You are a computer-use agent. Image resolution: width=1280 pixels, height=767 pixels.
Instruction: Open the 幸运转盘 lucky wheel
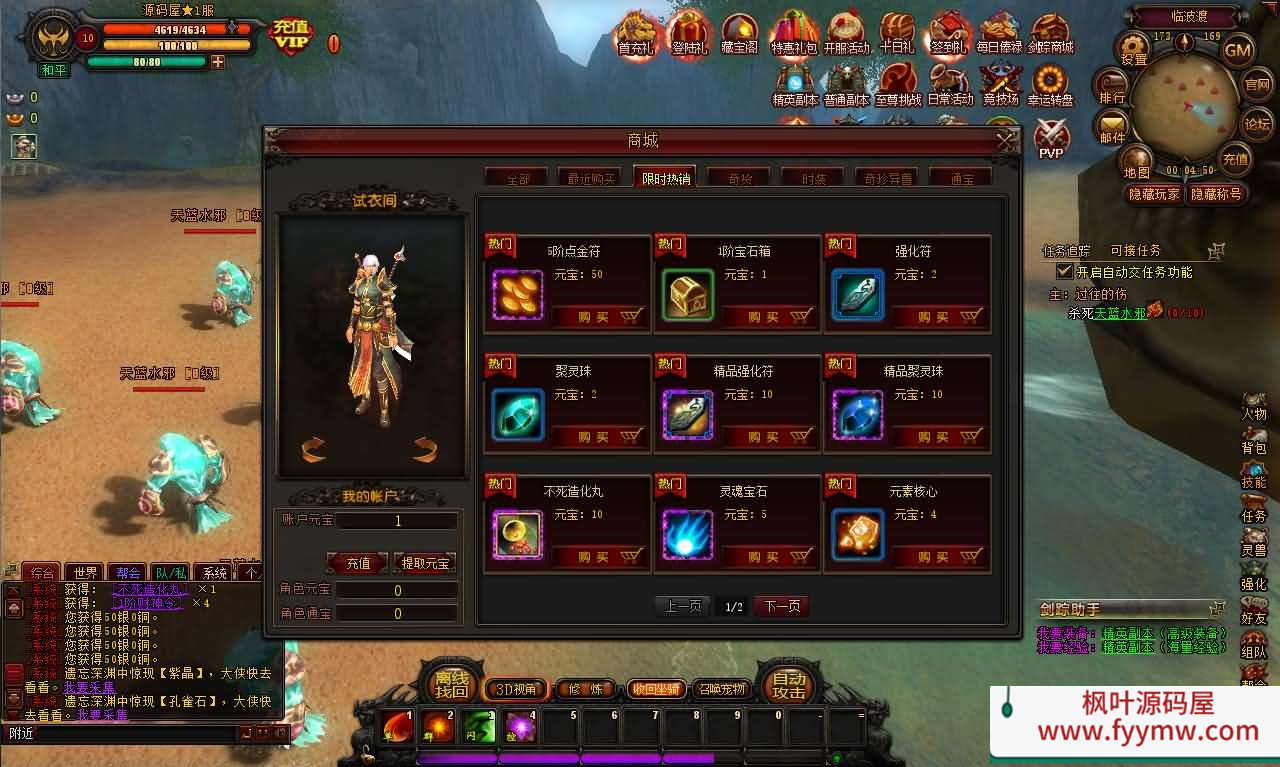1050,87
